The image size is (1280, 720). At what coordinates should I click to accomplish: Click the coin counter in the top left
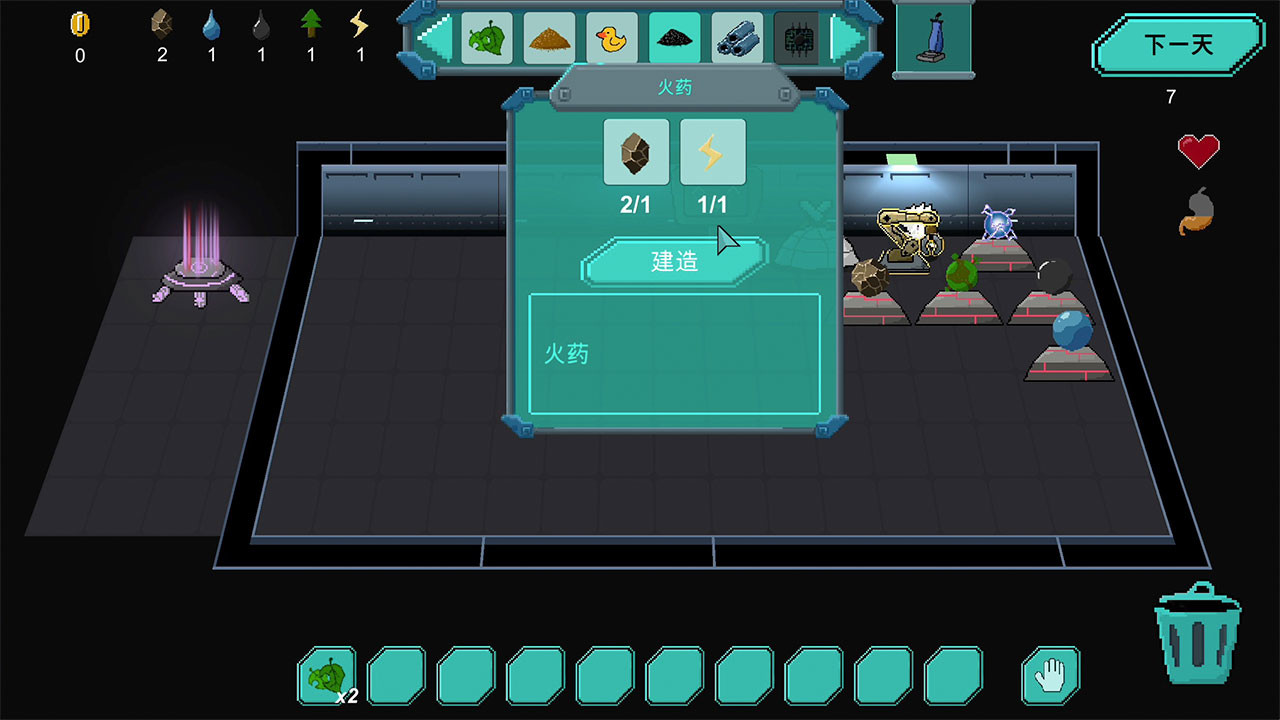79,35
